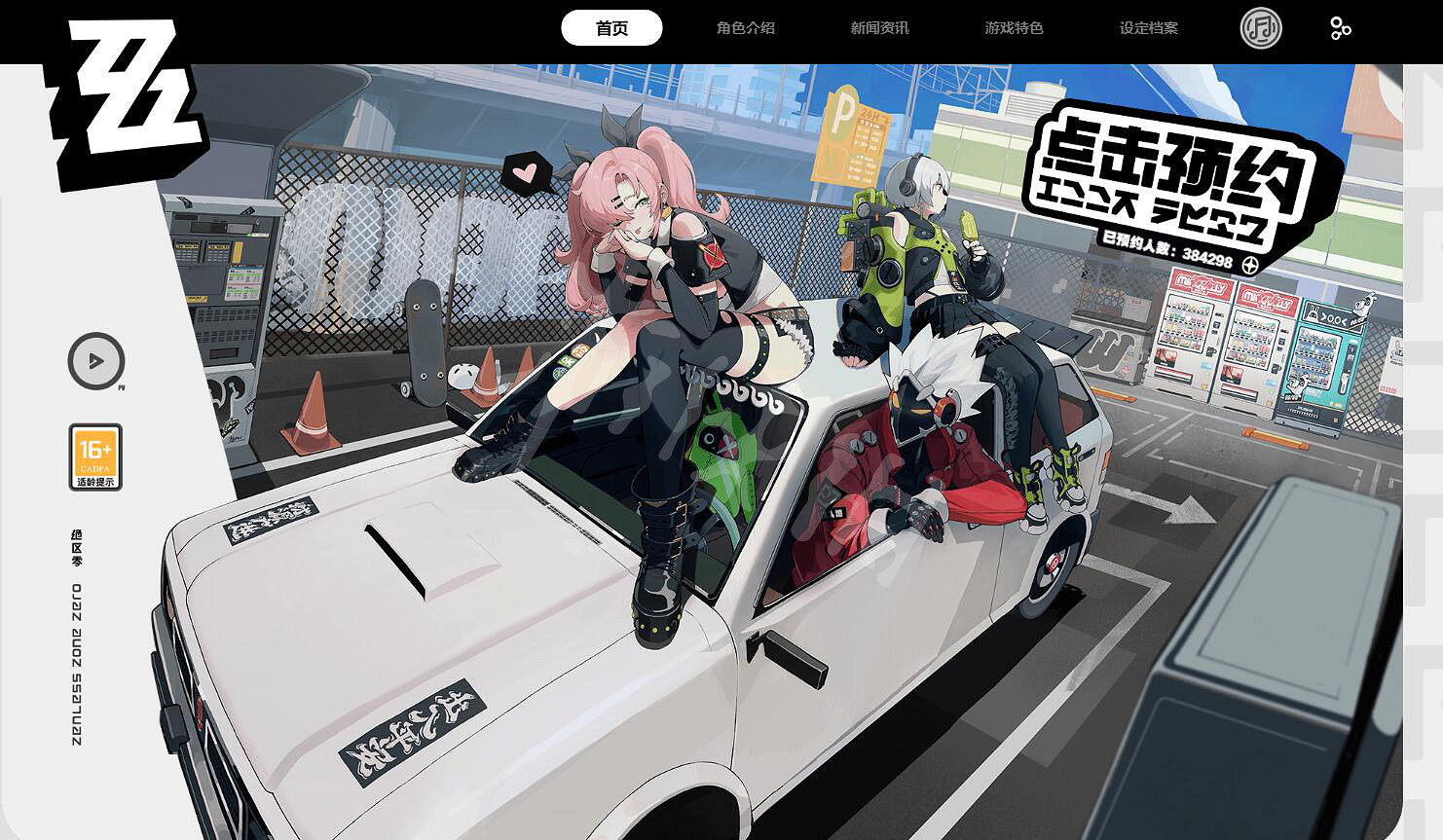The image size is (1443, 840).
Task: Click the CADPA 16+ rating badge
Action: click(x=94, y=455)
